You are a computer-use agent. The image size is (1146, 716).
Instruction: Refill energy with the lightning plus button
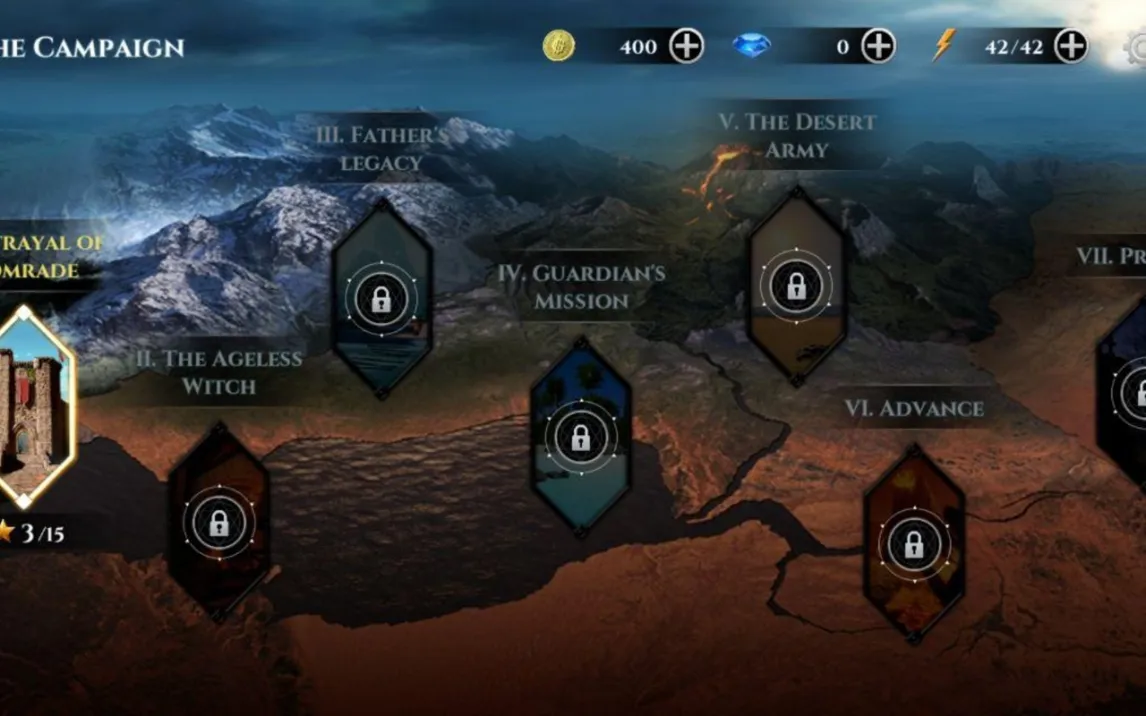point(1070,46)
